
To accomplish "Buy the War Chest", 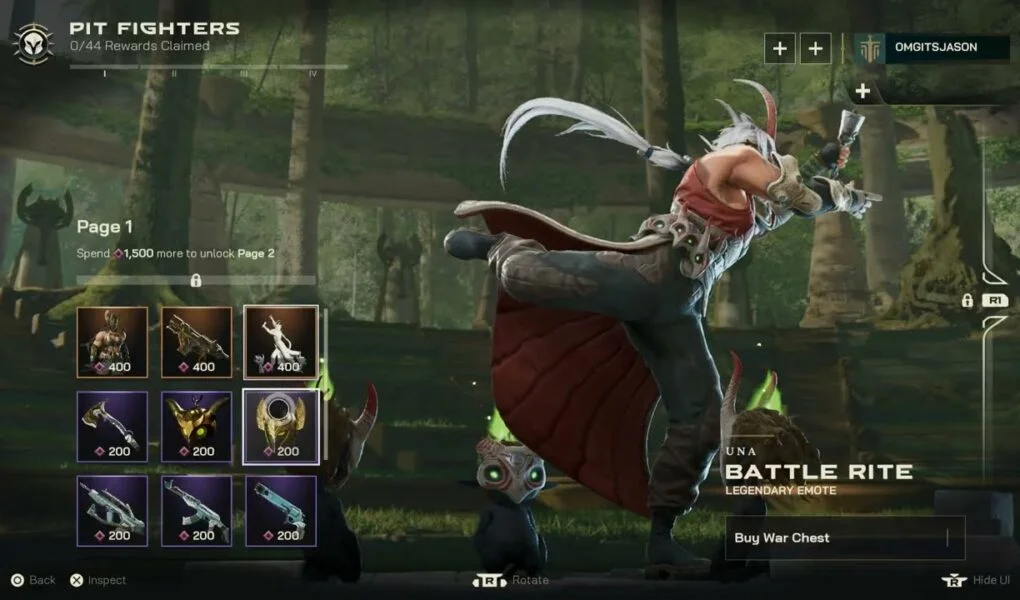I will (x=845, y=538).
